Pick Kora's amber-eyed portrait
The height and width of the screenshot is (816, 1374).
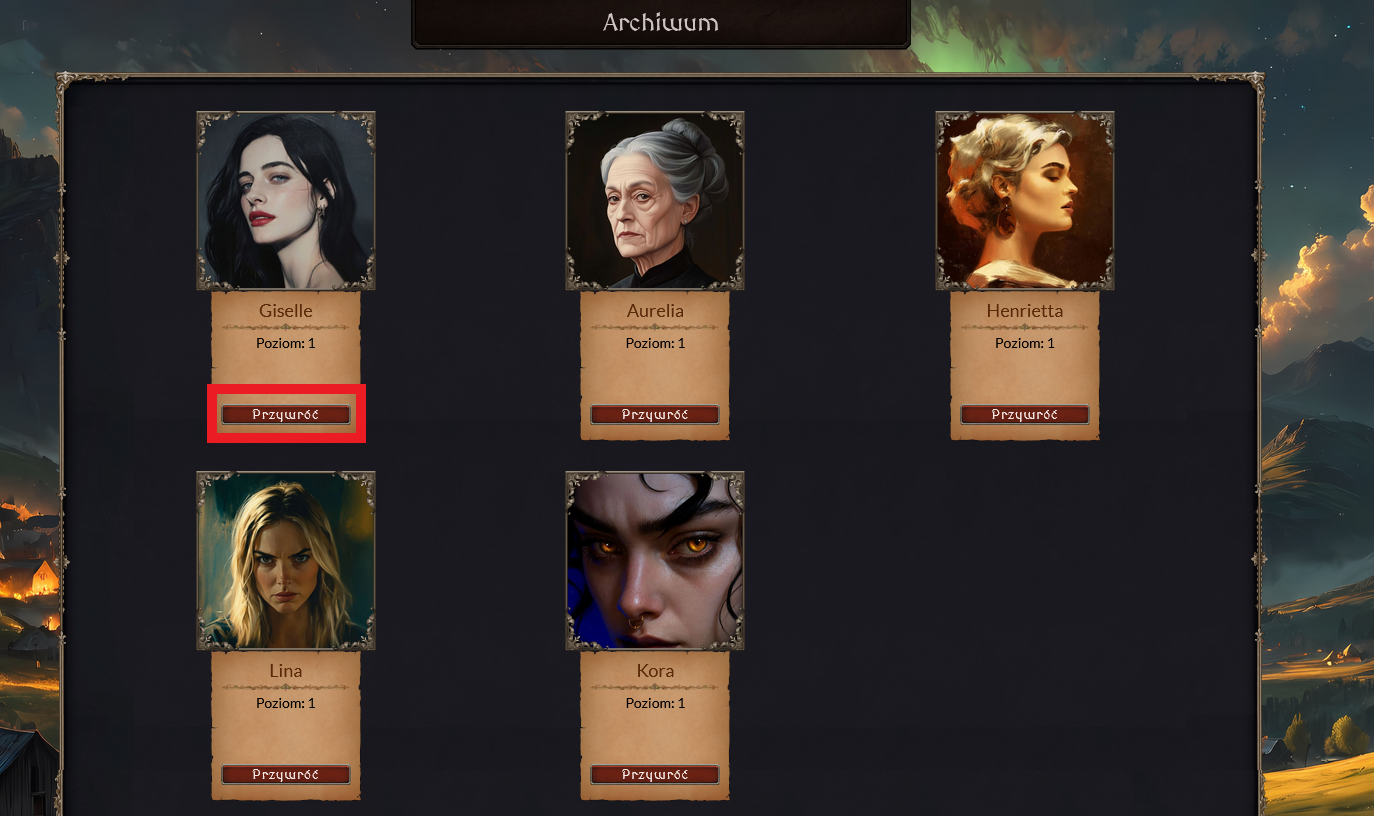point(655,561)
